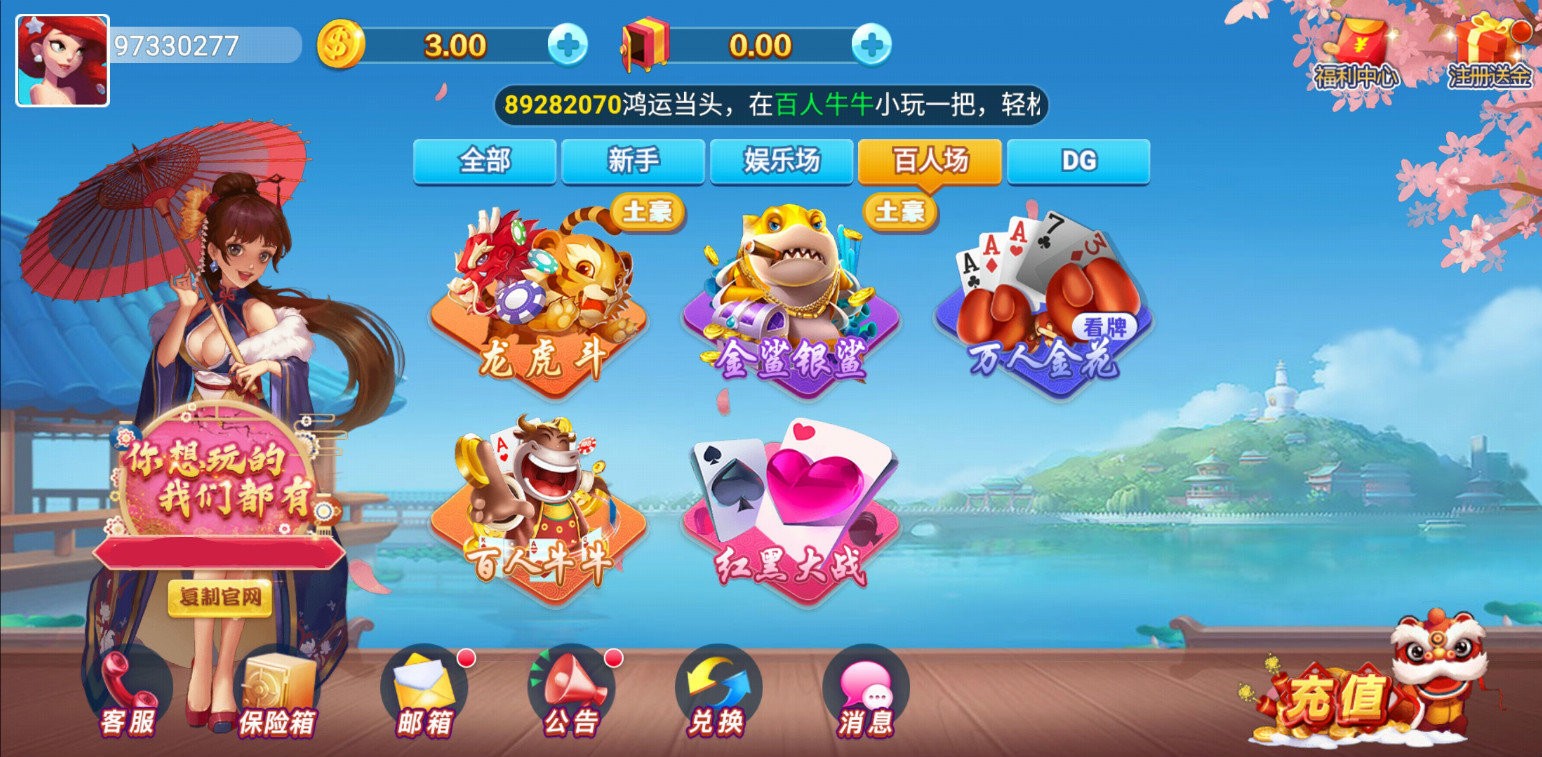The height and width of the screenshot is (757, 1542).
Task: Switch to the 娱乐场 tab
Action: tap(782, 161)
